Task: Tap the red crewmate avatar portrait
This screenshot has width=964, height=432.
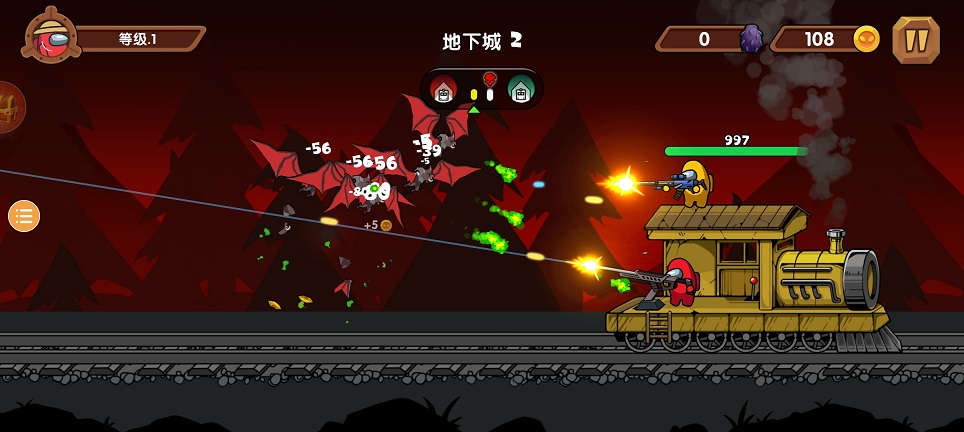Action: click(50, 37)
